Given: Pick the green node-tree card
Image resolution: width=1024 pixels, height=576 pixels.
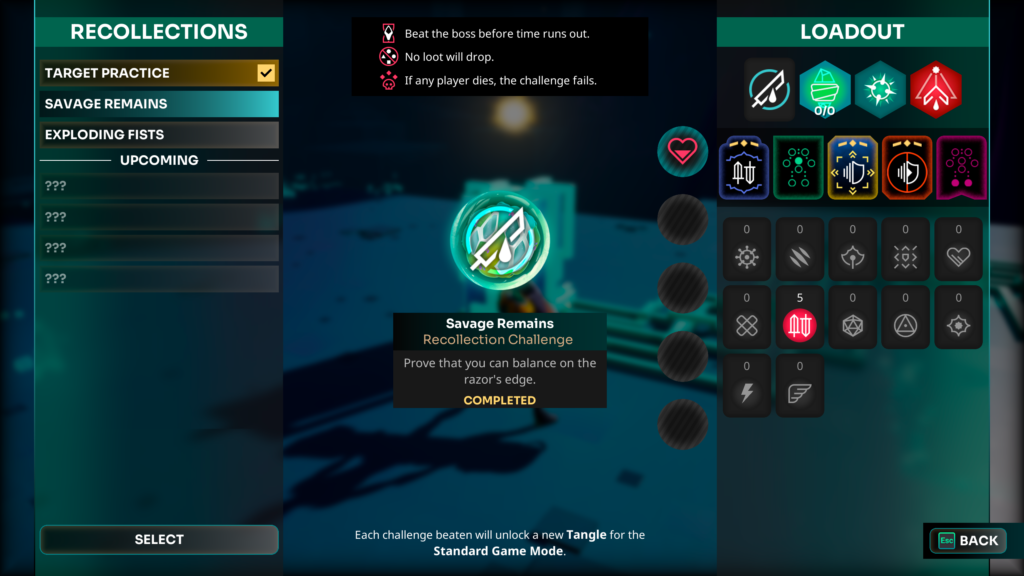Looking at the screenshot, I should pos(798,168).
